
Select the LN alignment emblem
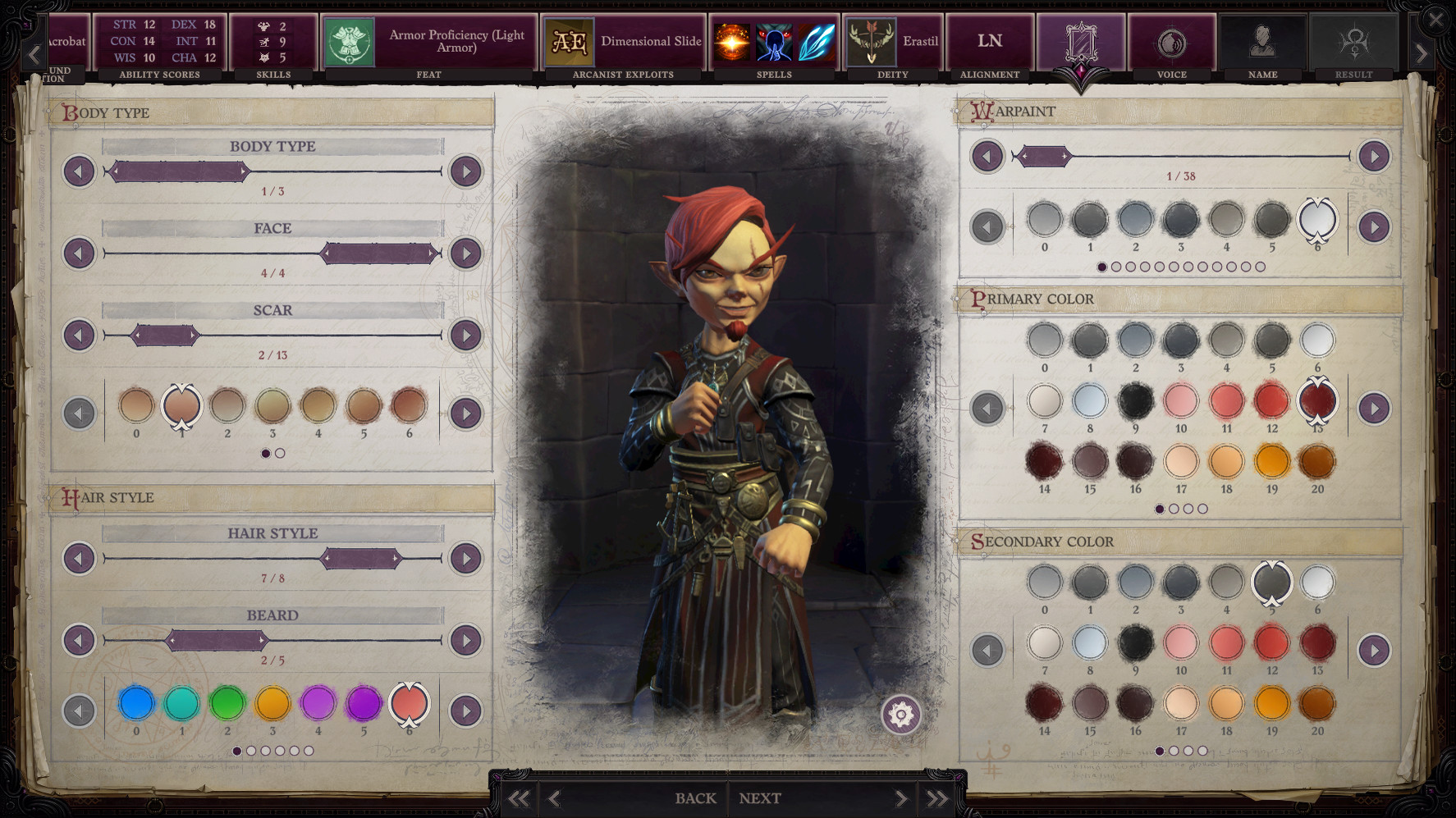pyautogui.click(x=989, y=39)
